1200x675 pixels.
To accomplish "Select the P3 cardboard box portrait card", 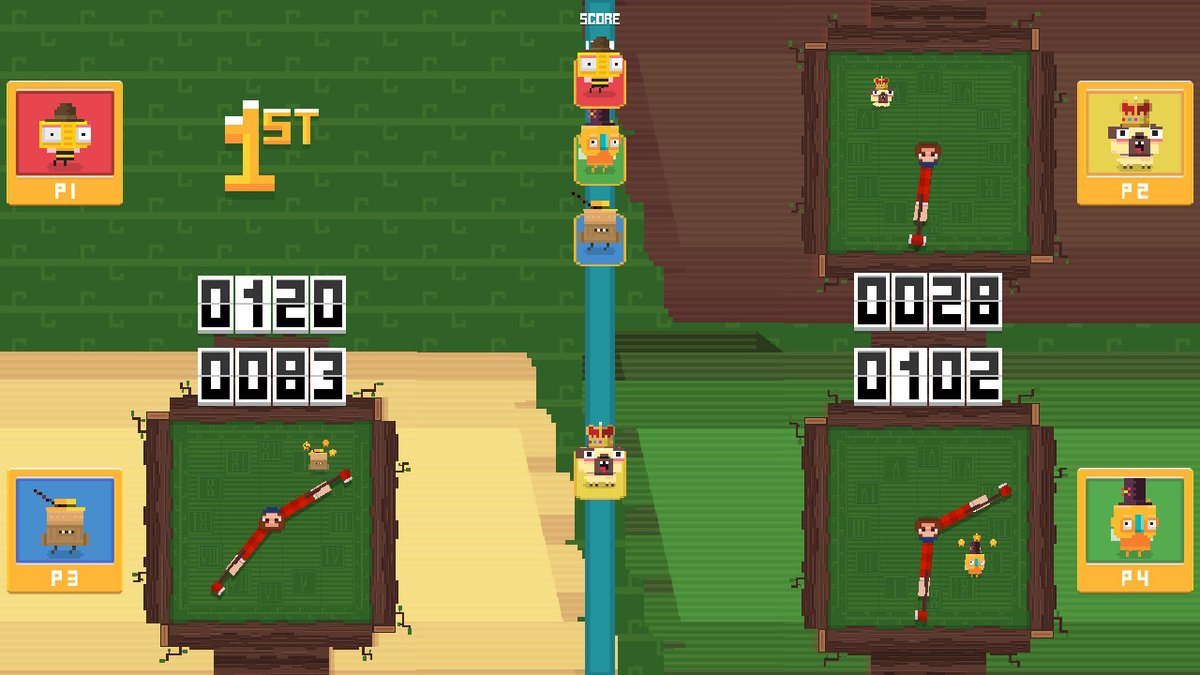I will pyautogui.click(x=65, y=530).
